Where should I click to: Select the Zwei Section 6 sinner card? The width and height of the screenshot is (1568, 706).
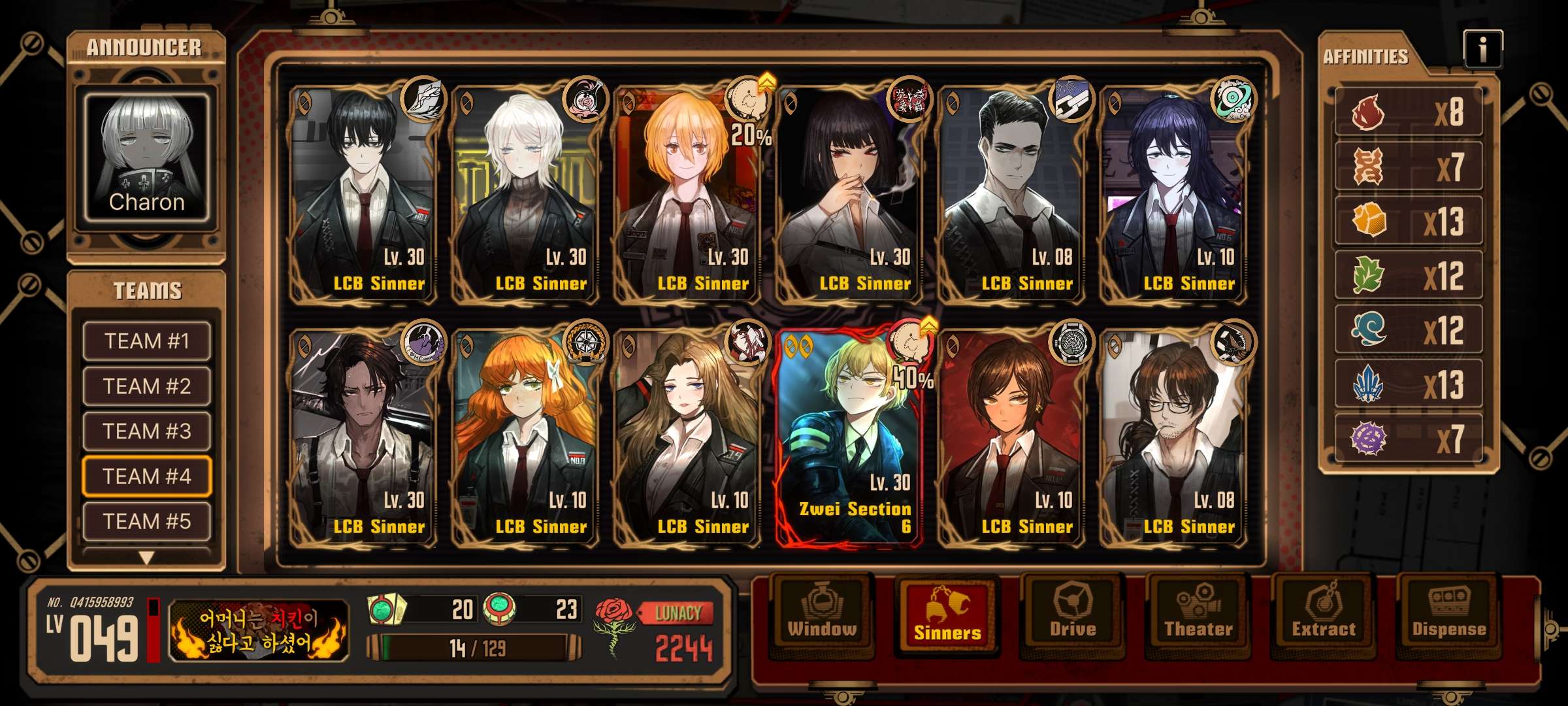click(x=849, y=438)
